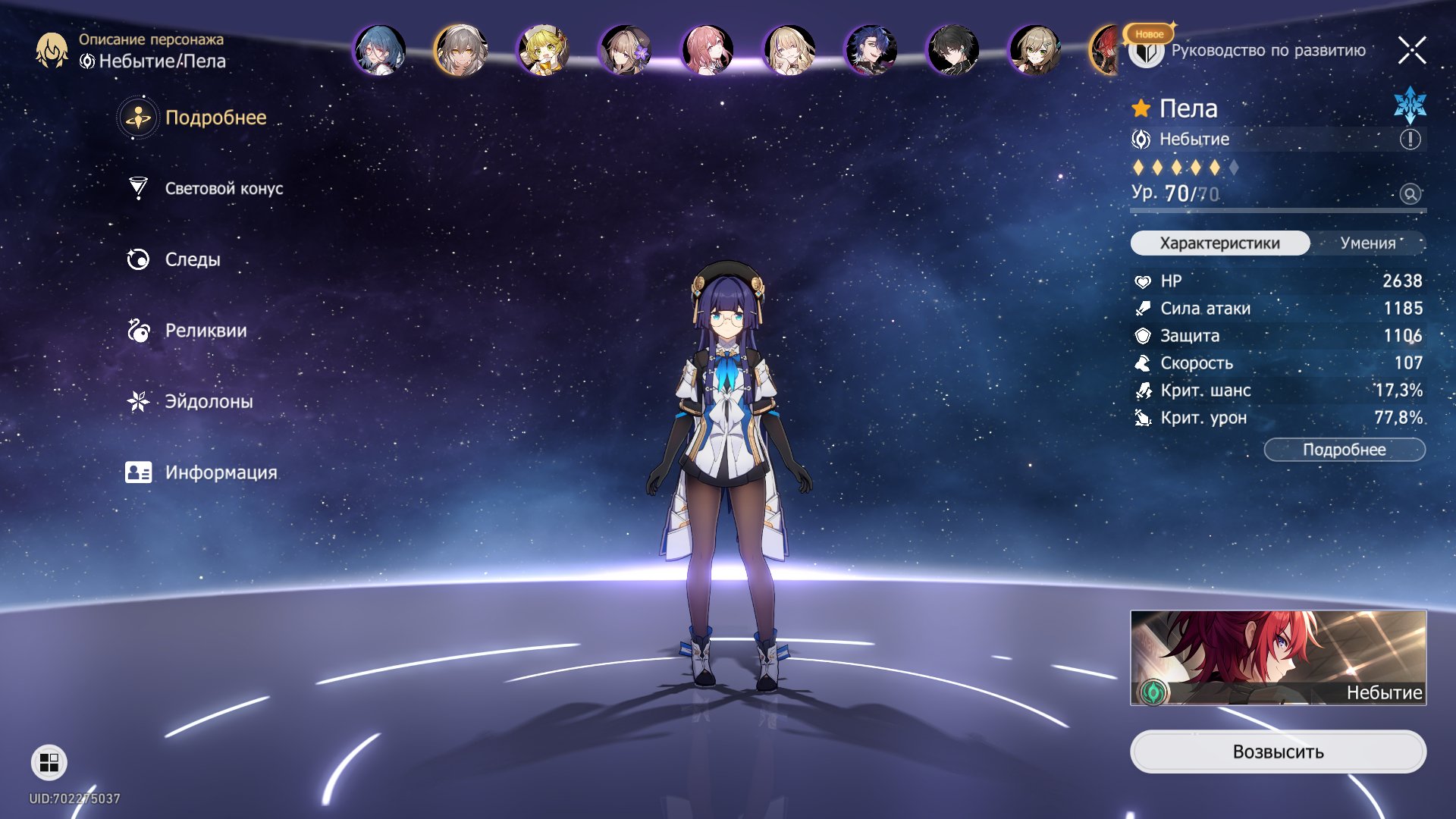The height and width of the screenshot is (819, 1456).
Task: Select the yellow-haired character with hat
Action: pos(543,51)
